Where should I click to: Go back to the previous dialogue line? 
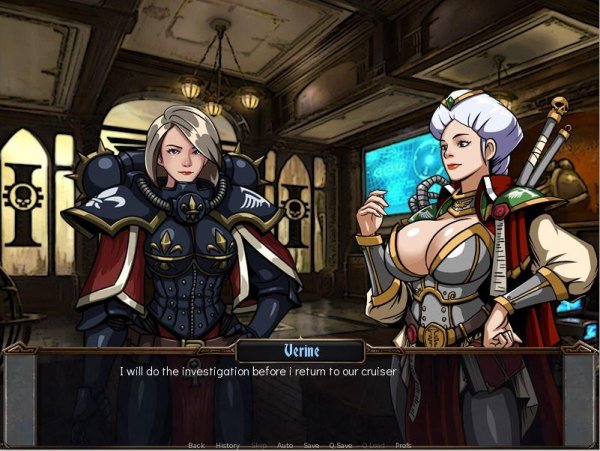tap(196, 445)
